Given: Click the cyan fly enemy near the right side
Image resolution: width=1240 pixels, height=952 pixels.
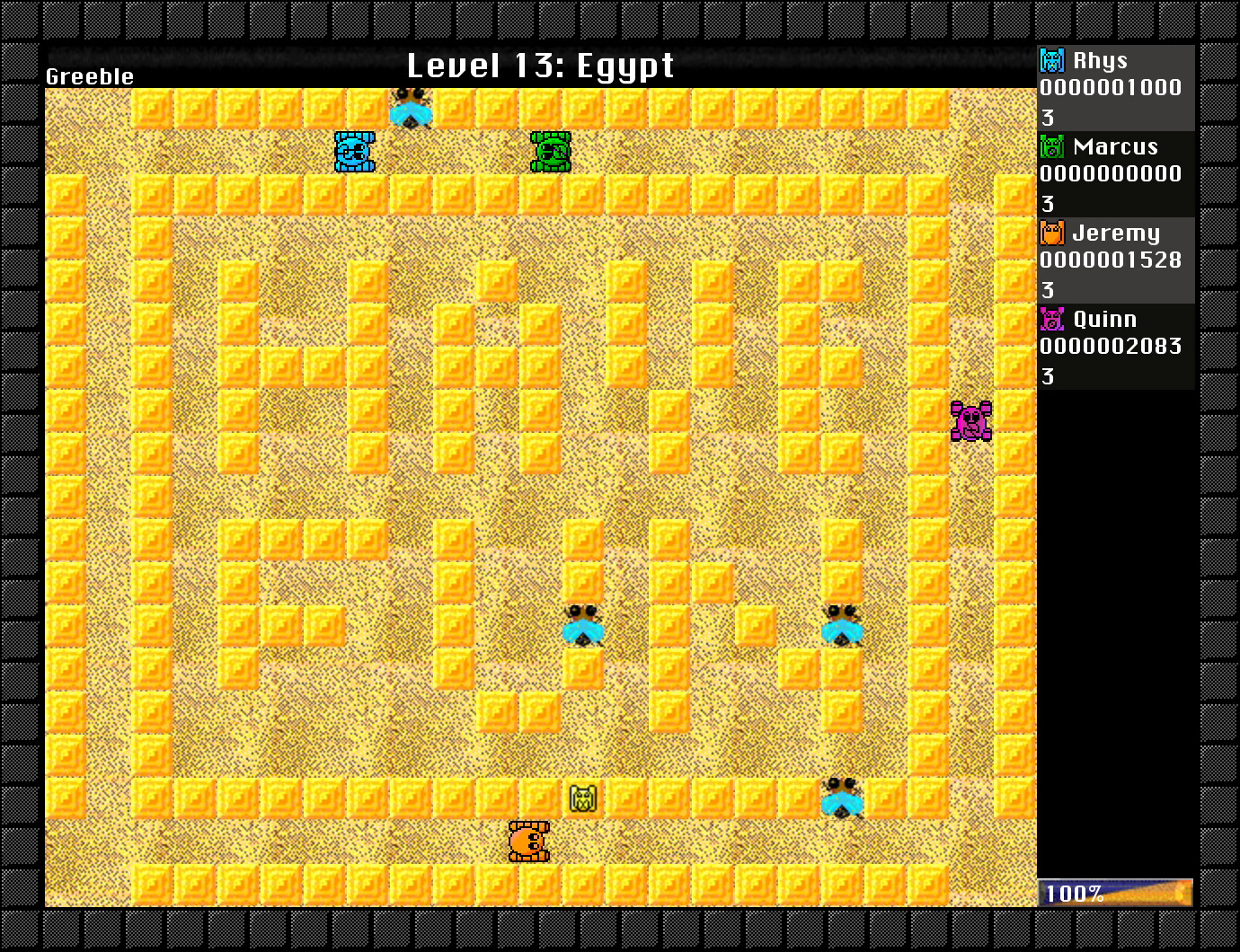Looking at the screenshot, I should click(841, 626).
